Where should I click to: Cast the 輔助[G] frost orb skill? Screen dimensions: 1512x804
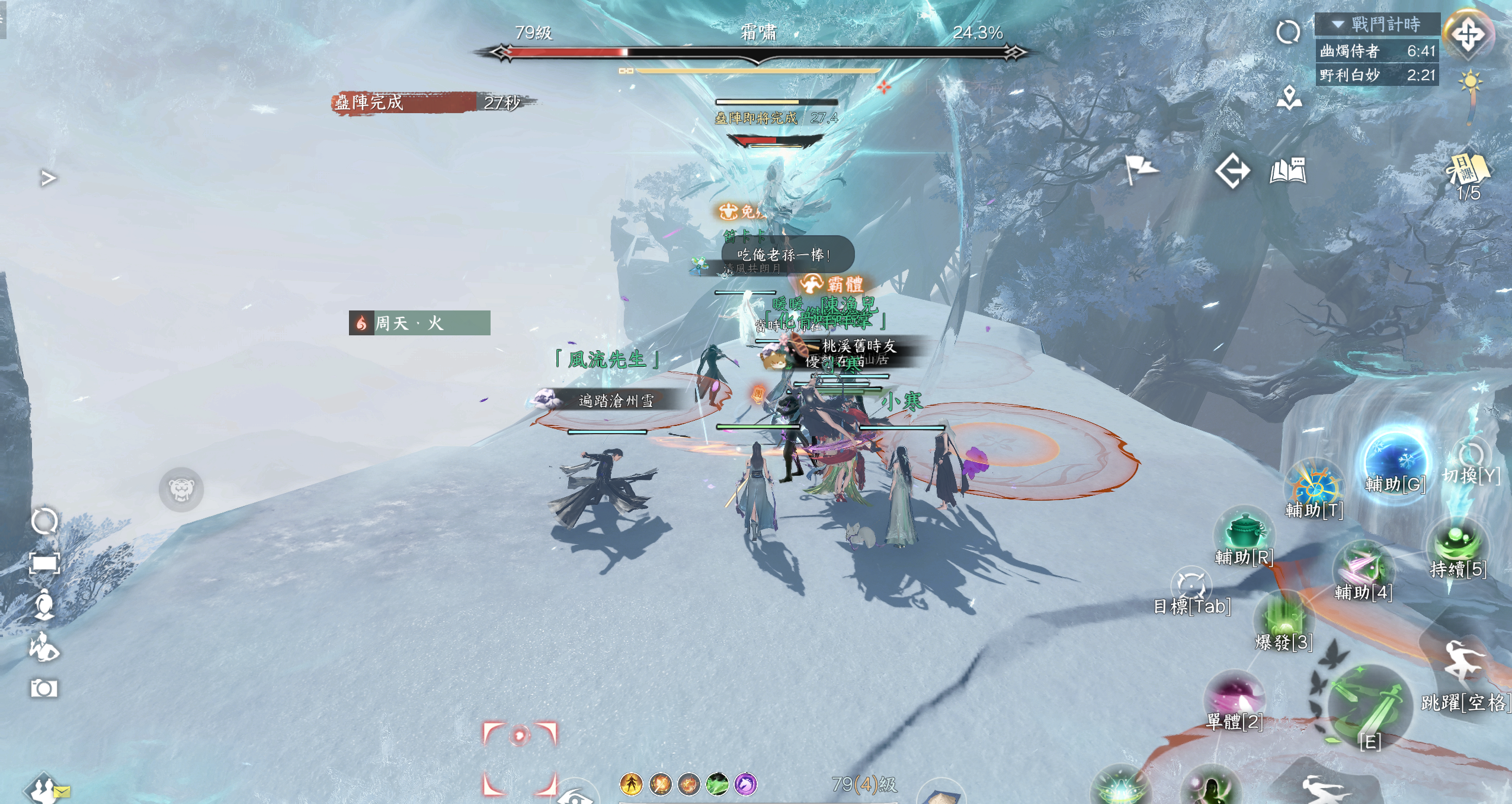tap(1395, 459)
